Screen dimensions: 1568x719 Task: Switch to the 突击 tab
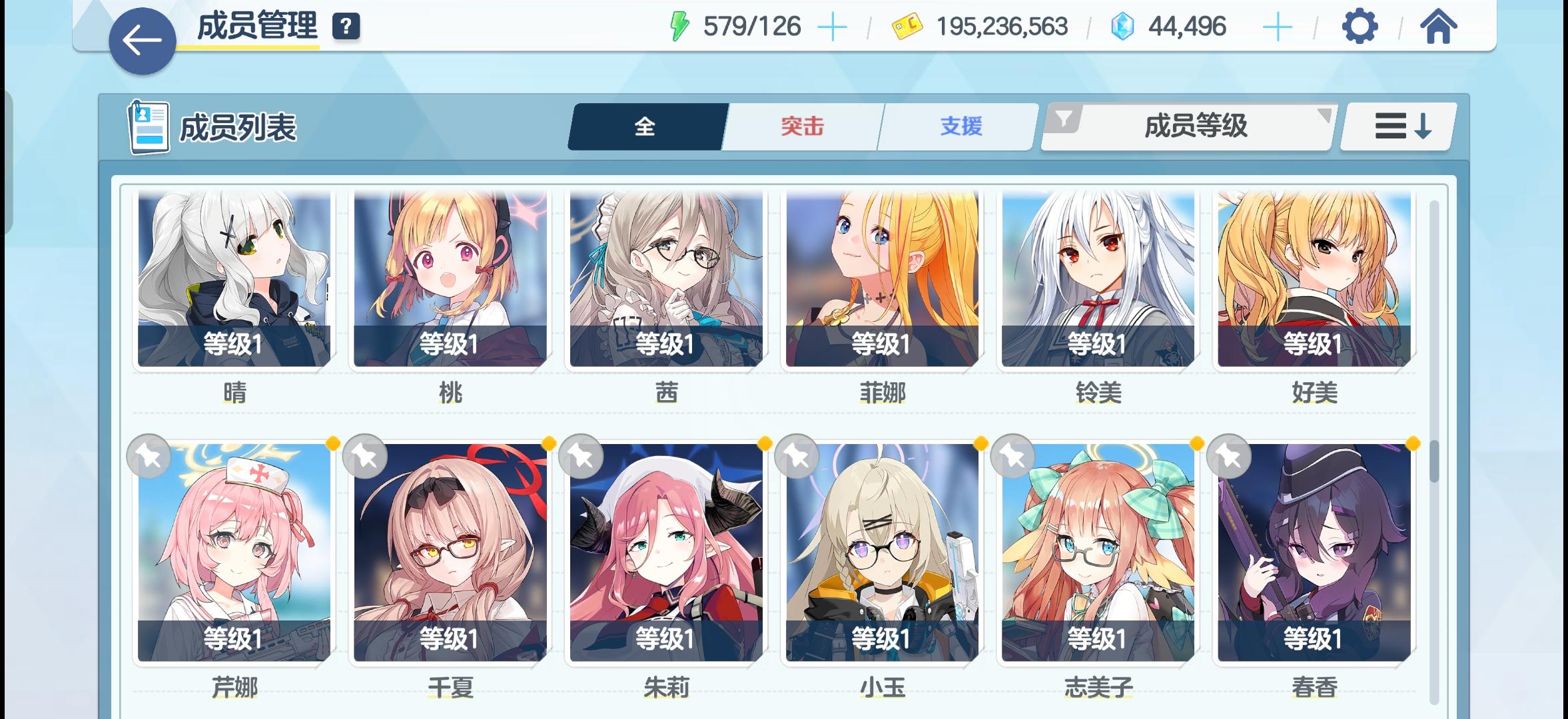click(801, 126)
